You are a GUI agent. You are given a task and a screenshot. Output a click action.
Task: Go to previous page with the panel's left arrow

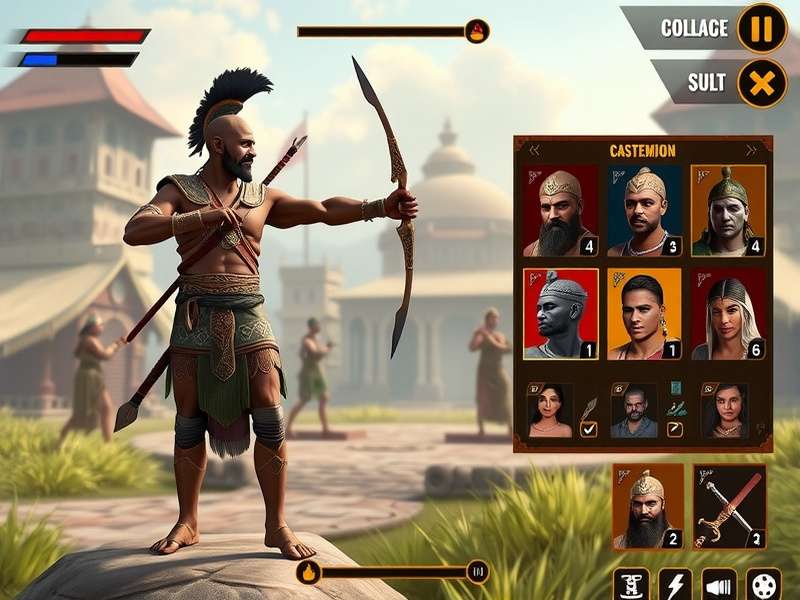(534, 151)
